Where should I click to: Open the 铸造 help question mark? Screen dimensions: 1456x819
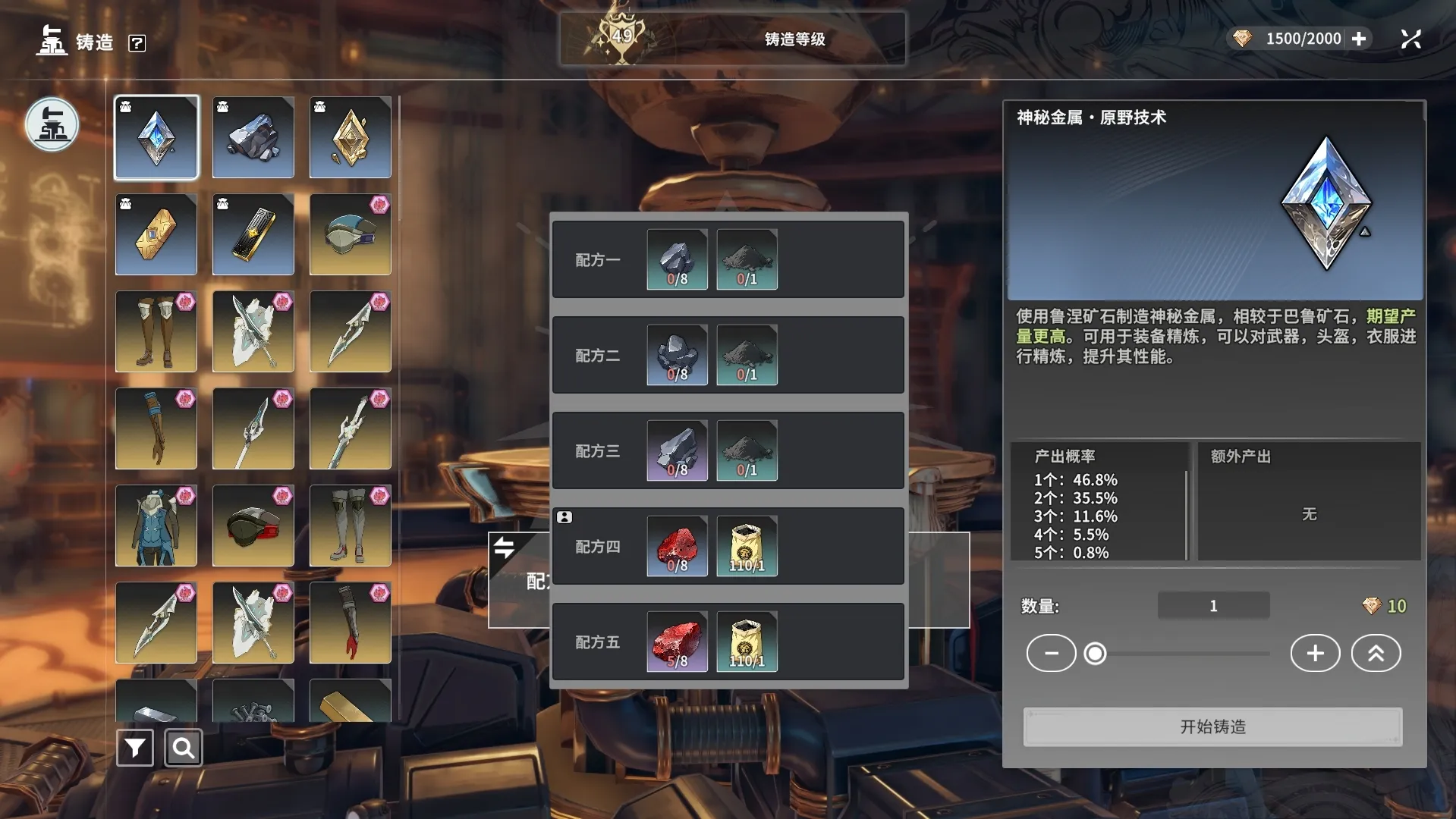coord(137,43)
